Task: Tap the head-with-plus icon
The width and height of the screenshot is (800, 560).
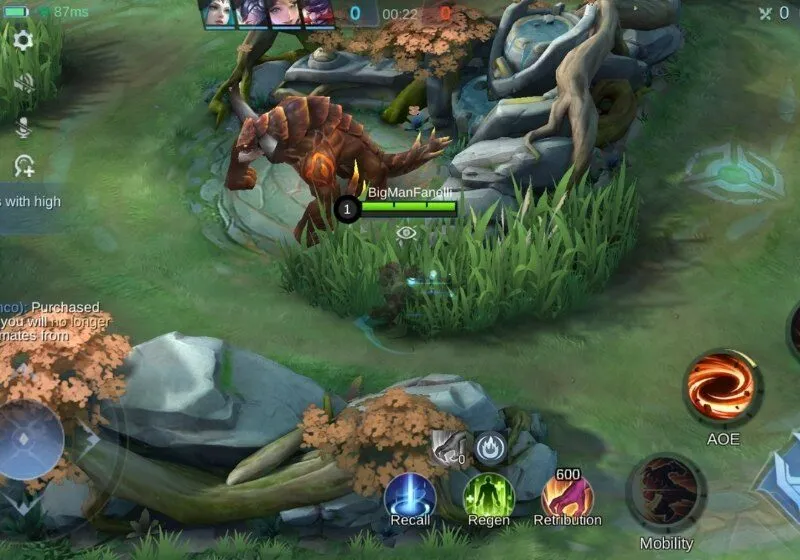Action: tap(24, 167)
